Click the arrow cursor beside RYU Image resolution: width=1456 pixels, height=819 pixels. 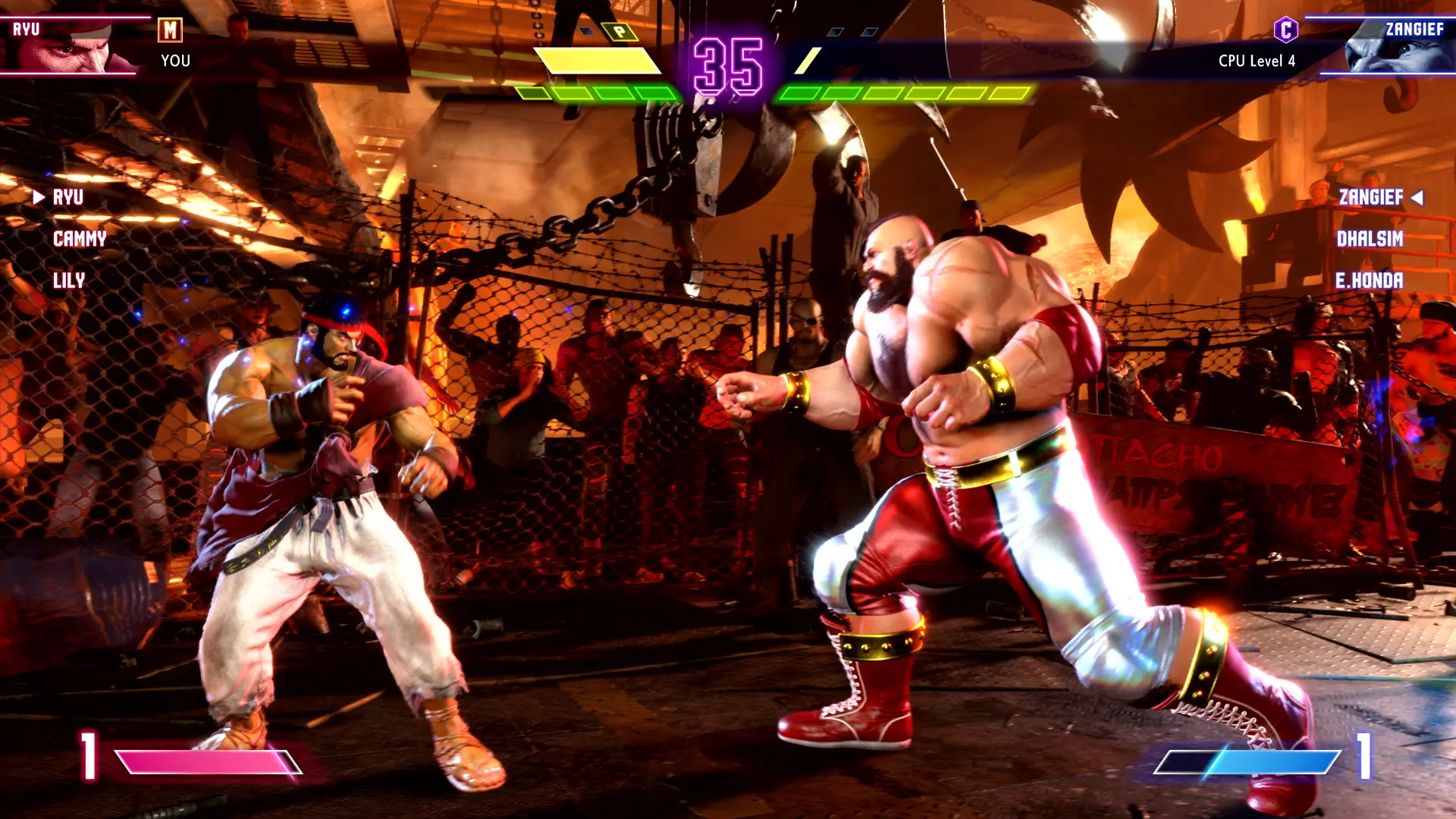click(x=39, y=198)
